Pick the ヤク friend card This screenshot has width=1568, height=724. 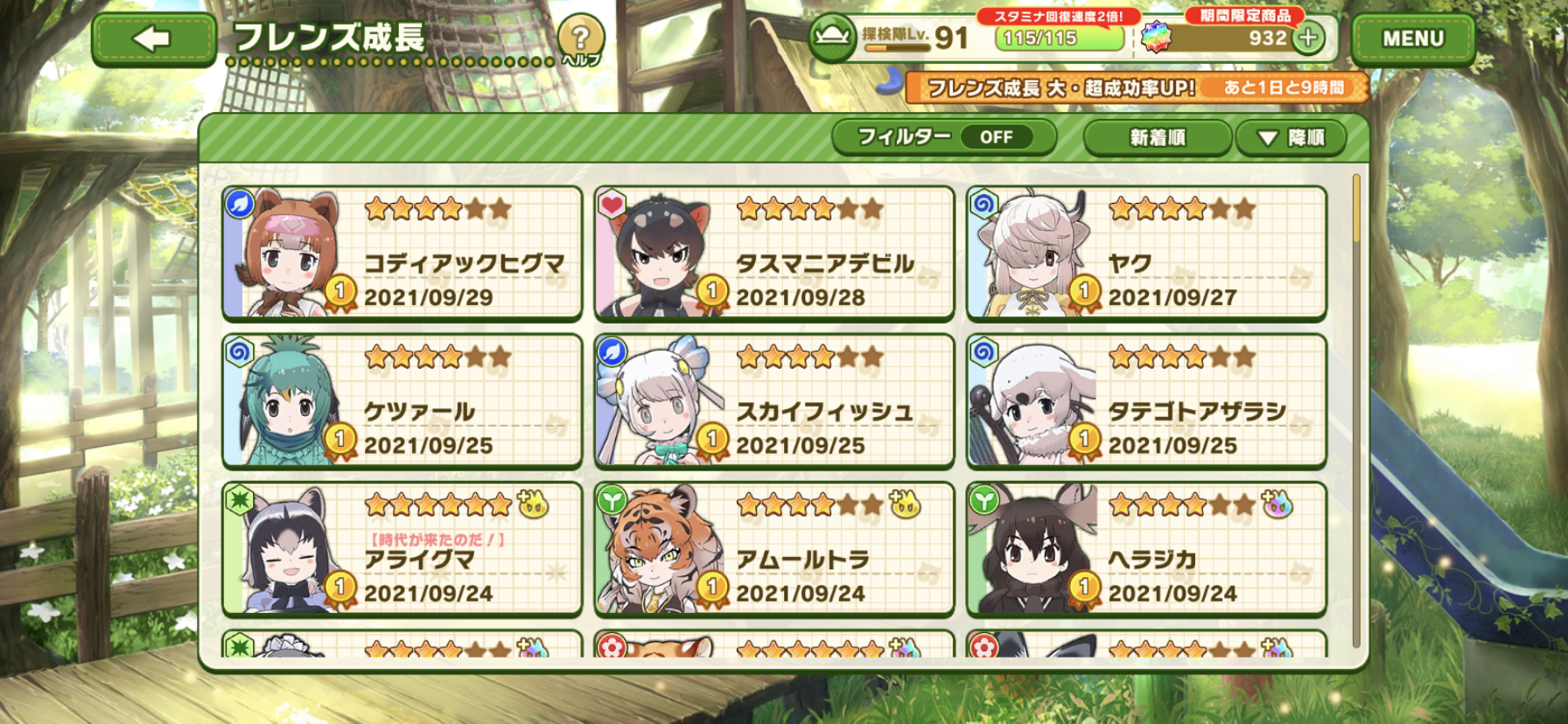click(x=1146, y=253)
